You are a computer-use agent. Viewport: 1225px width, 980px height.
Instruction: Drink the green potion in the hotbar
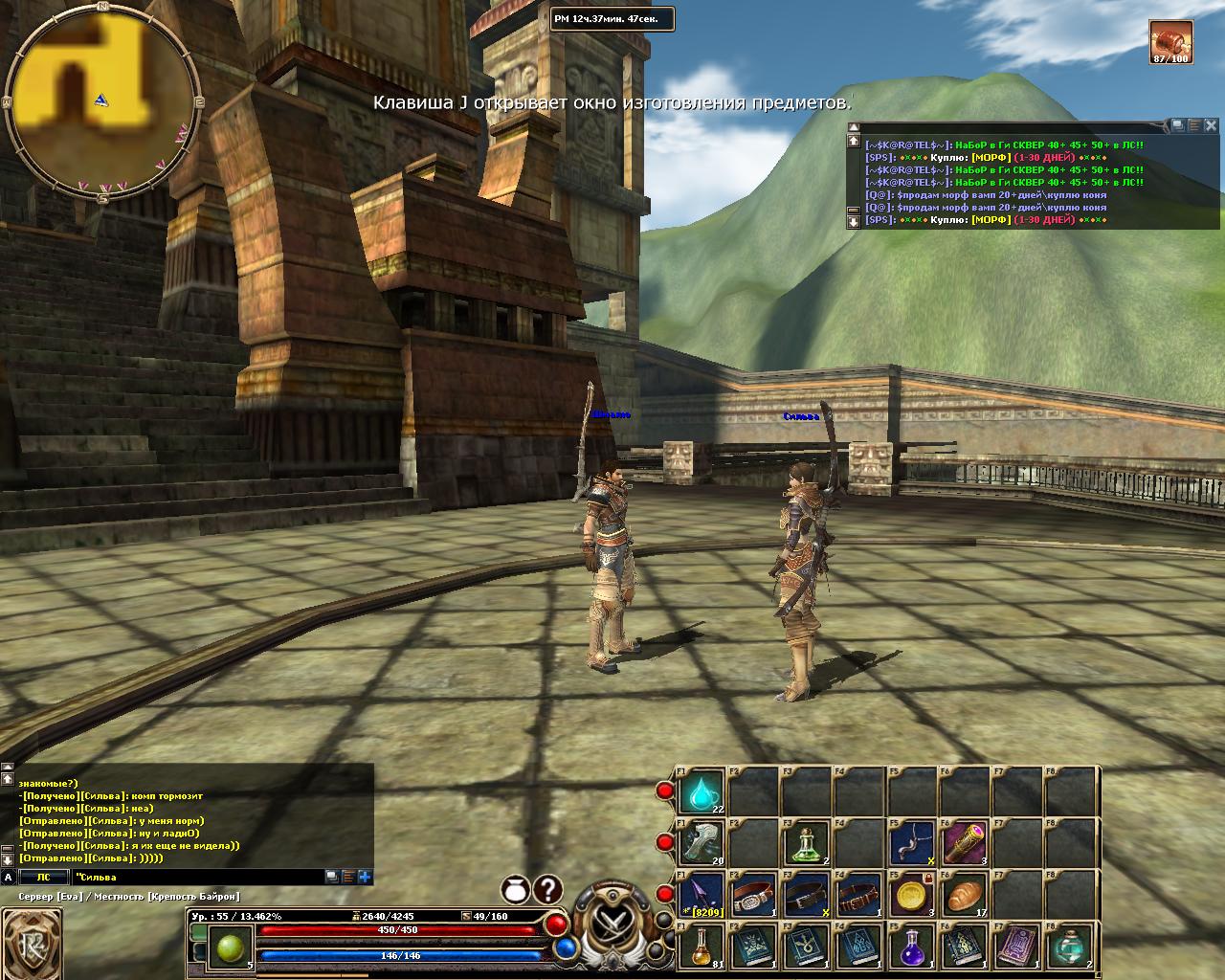click(806, 844)
